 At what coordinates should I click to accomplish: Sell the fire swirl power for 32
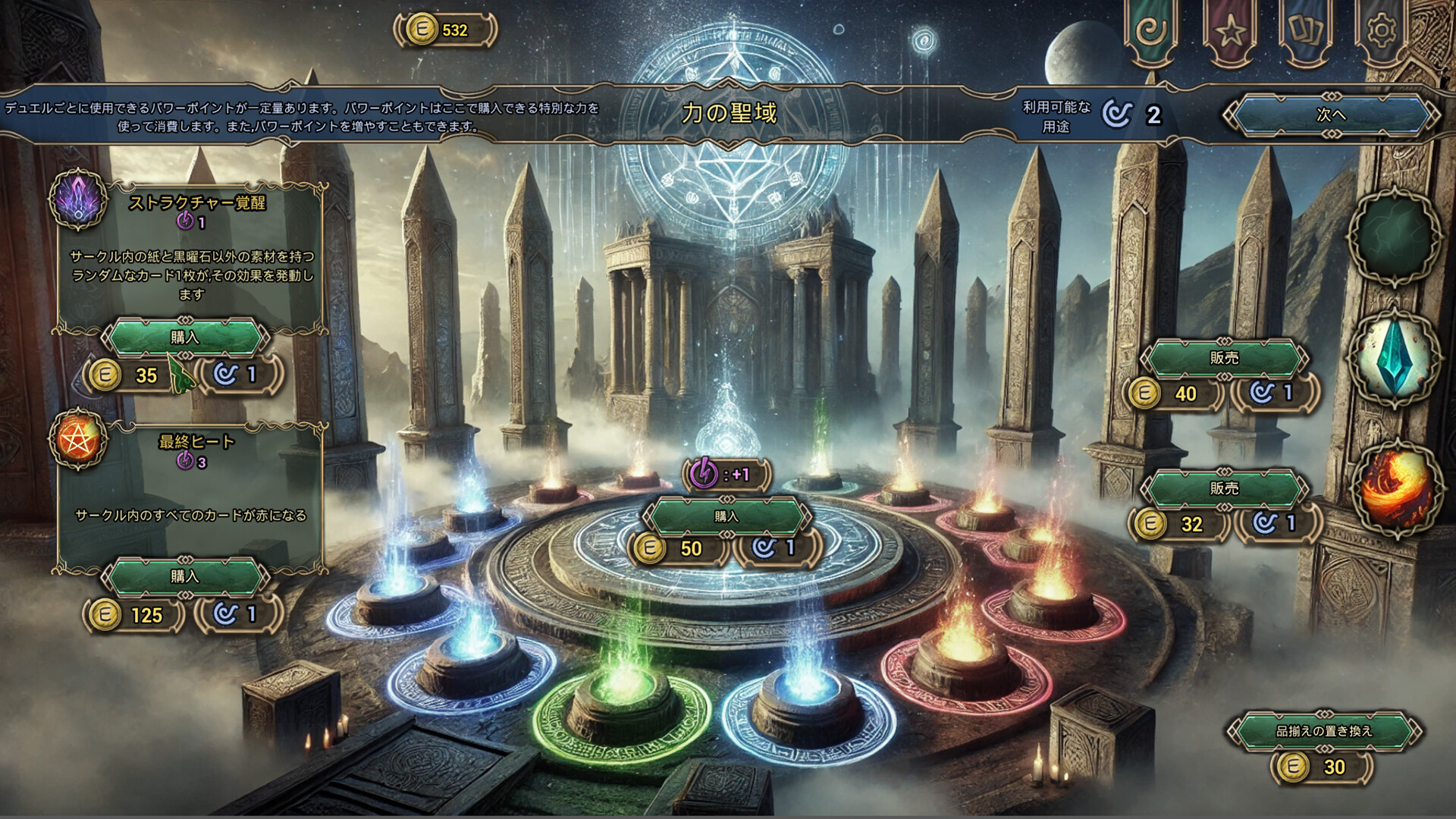pyautogui.click(x=1224, y=488)
